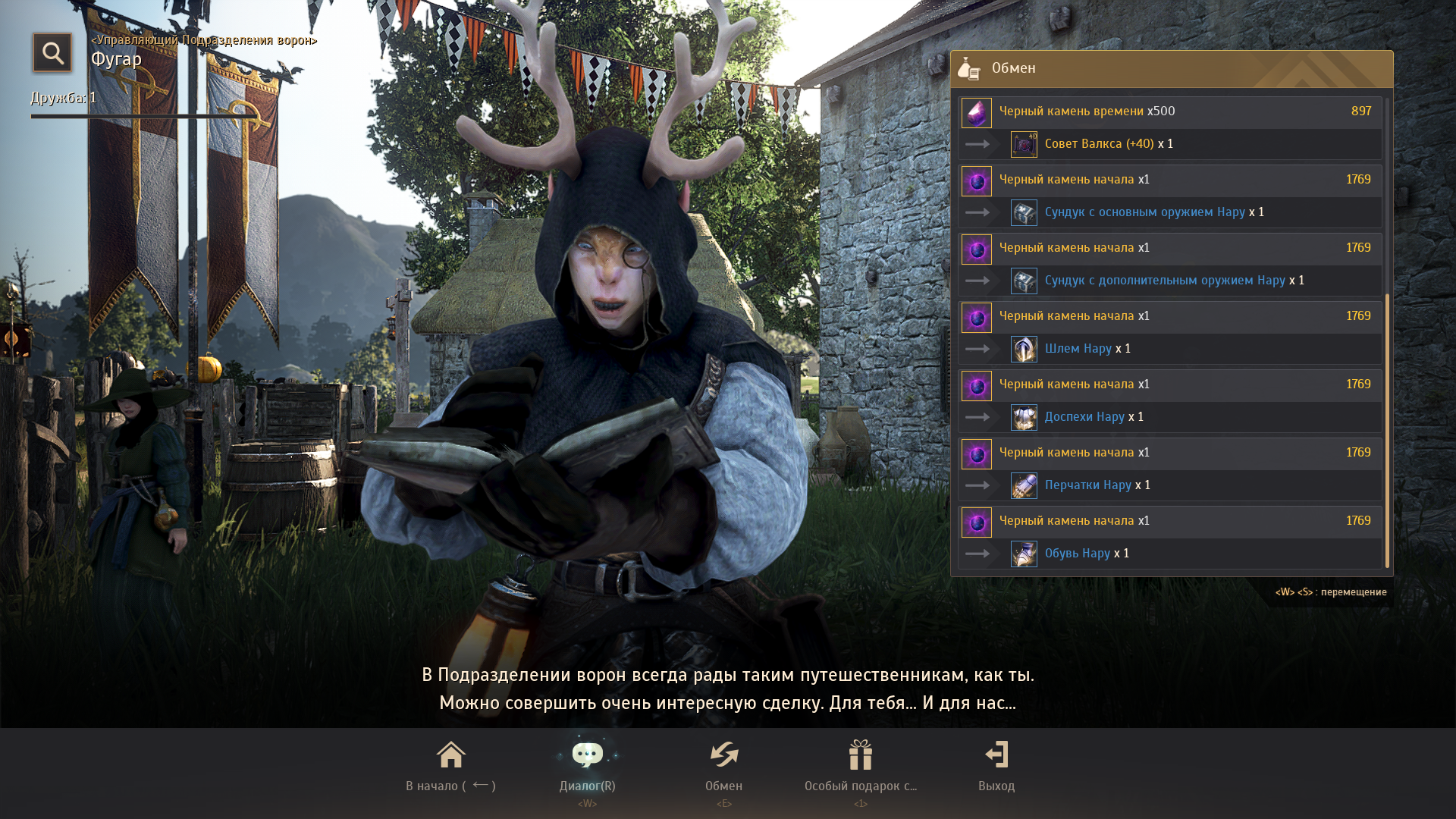Viewport: 1456px width, 819px height.
Task: Return with the В начало button
Action: pyautogui.click(x=450, y=766)
